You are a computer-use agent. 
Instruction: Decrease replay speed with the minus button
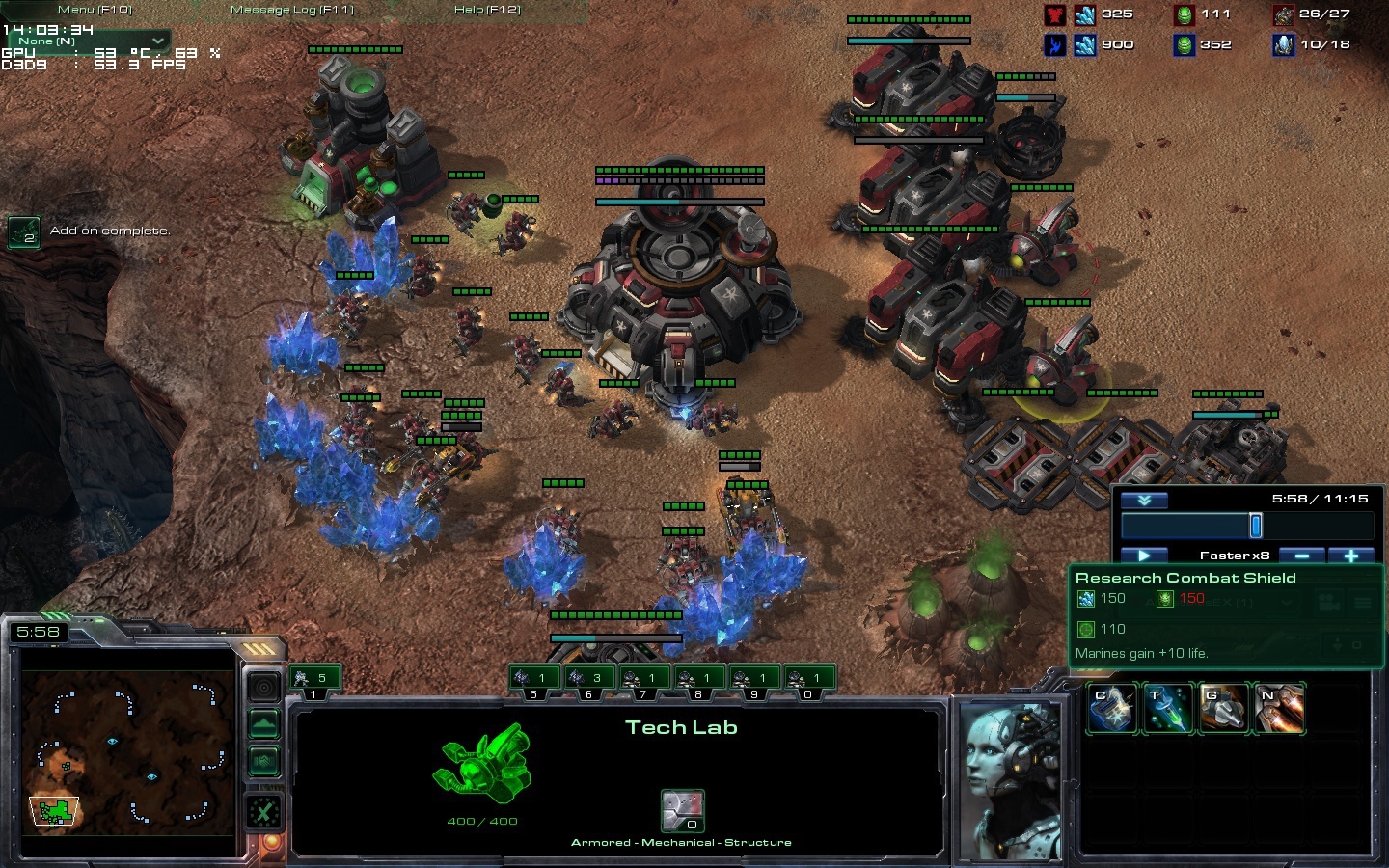1302,556
